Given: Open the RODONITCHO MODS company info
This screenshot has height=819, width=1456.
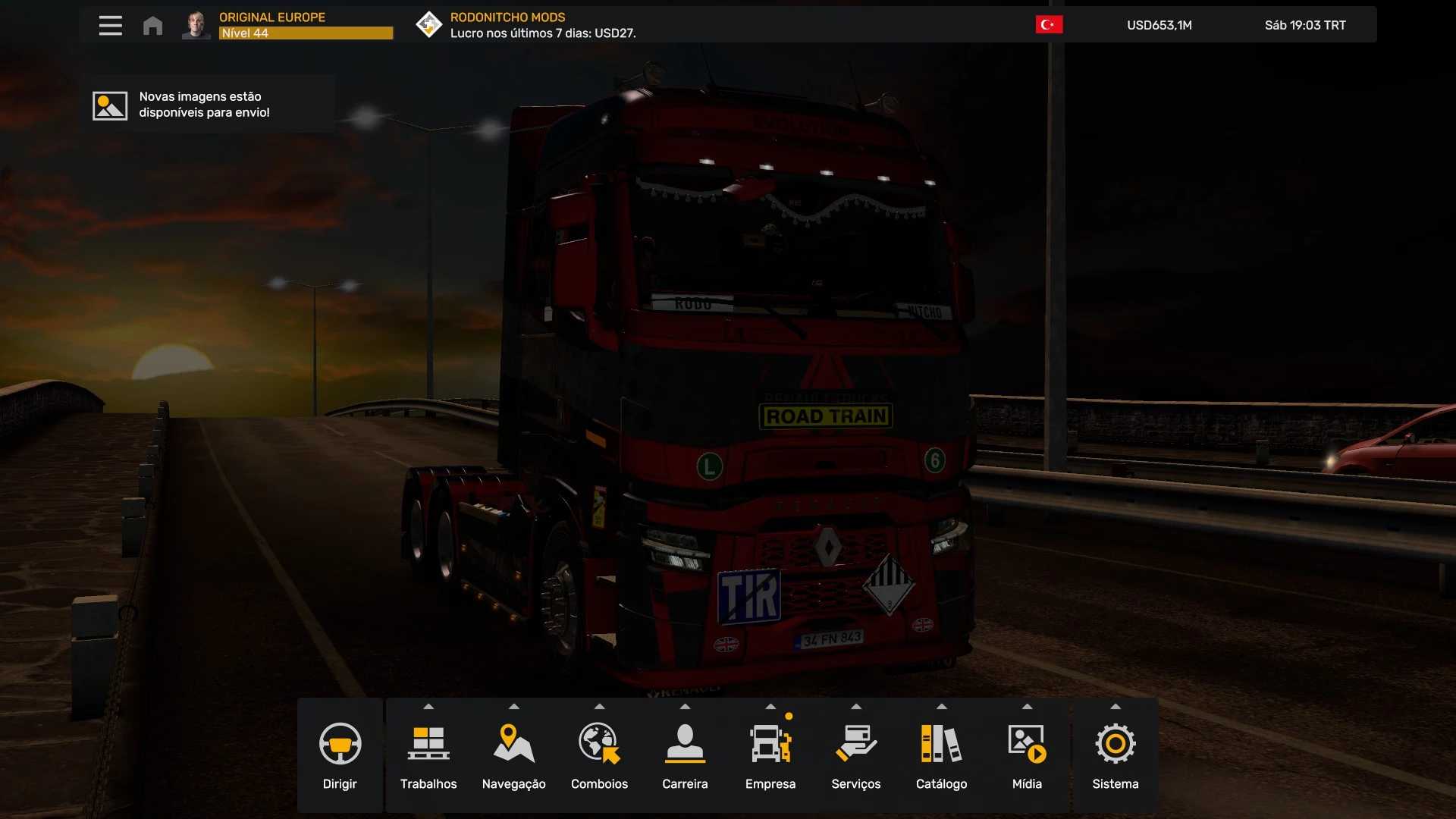Looking at the screenshot, I should tap(526, 25).
